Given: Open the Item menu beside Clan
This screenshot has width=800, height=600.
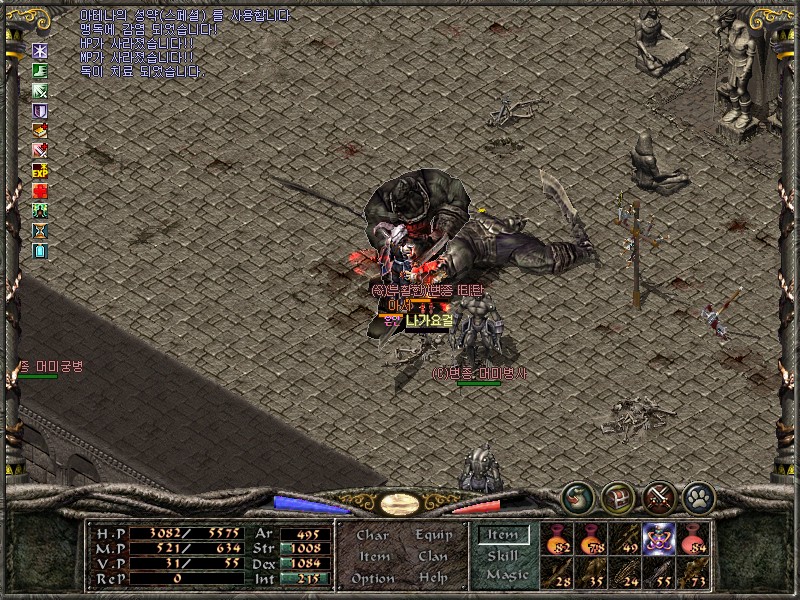Looking at the screenshot, I should click(374, 556).
